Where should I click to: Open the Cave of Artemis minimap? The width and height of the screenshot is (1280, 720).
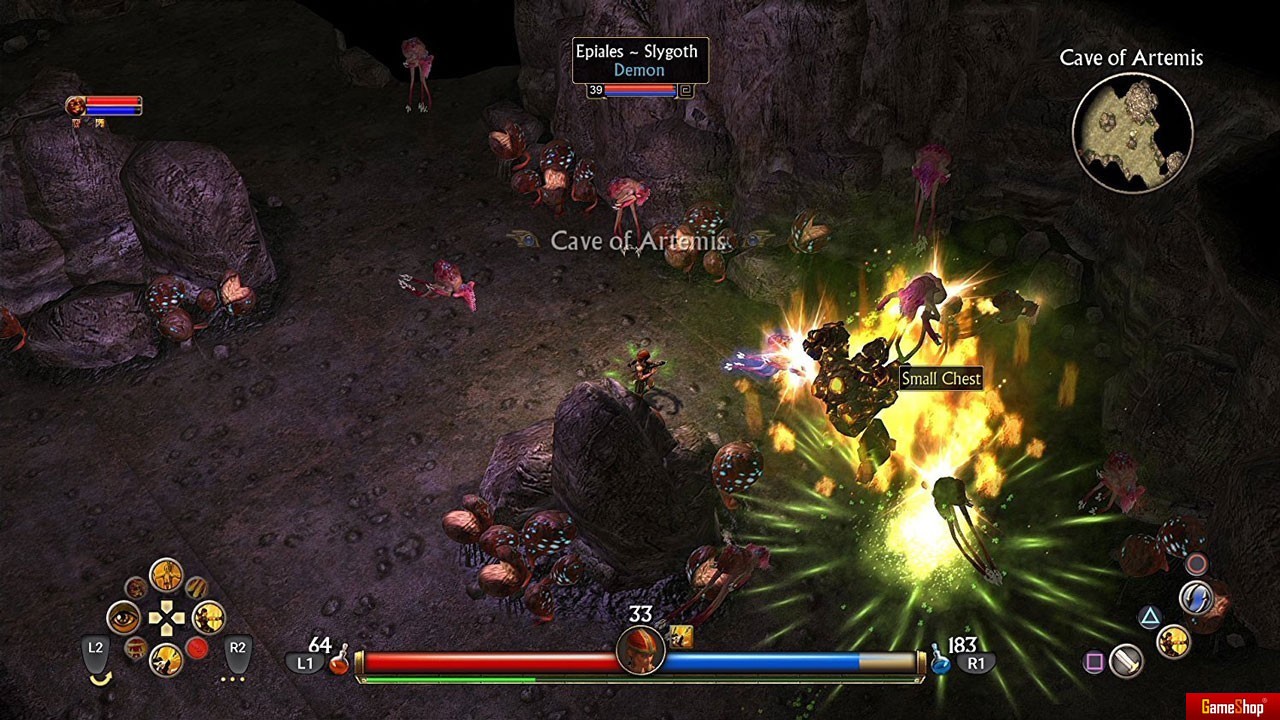tap(1132, 133)
